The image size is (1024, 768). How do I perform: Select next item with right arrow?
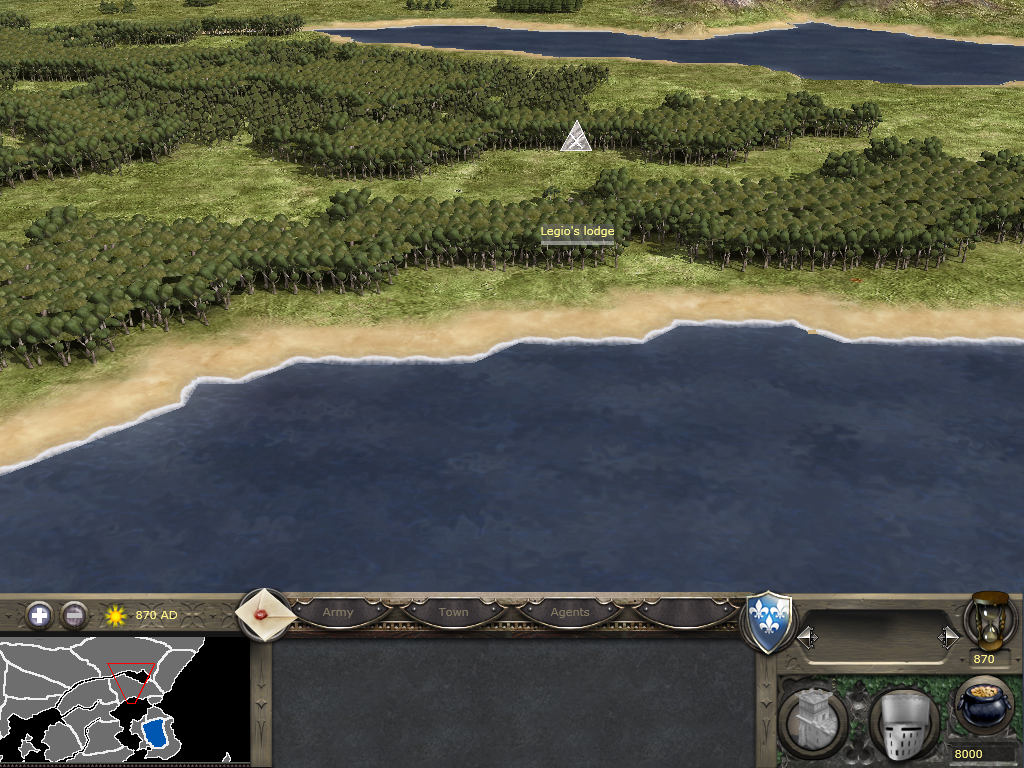(x=948, y=637)
